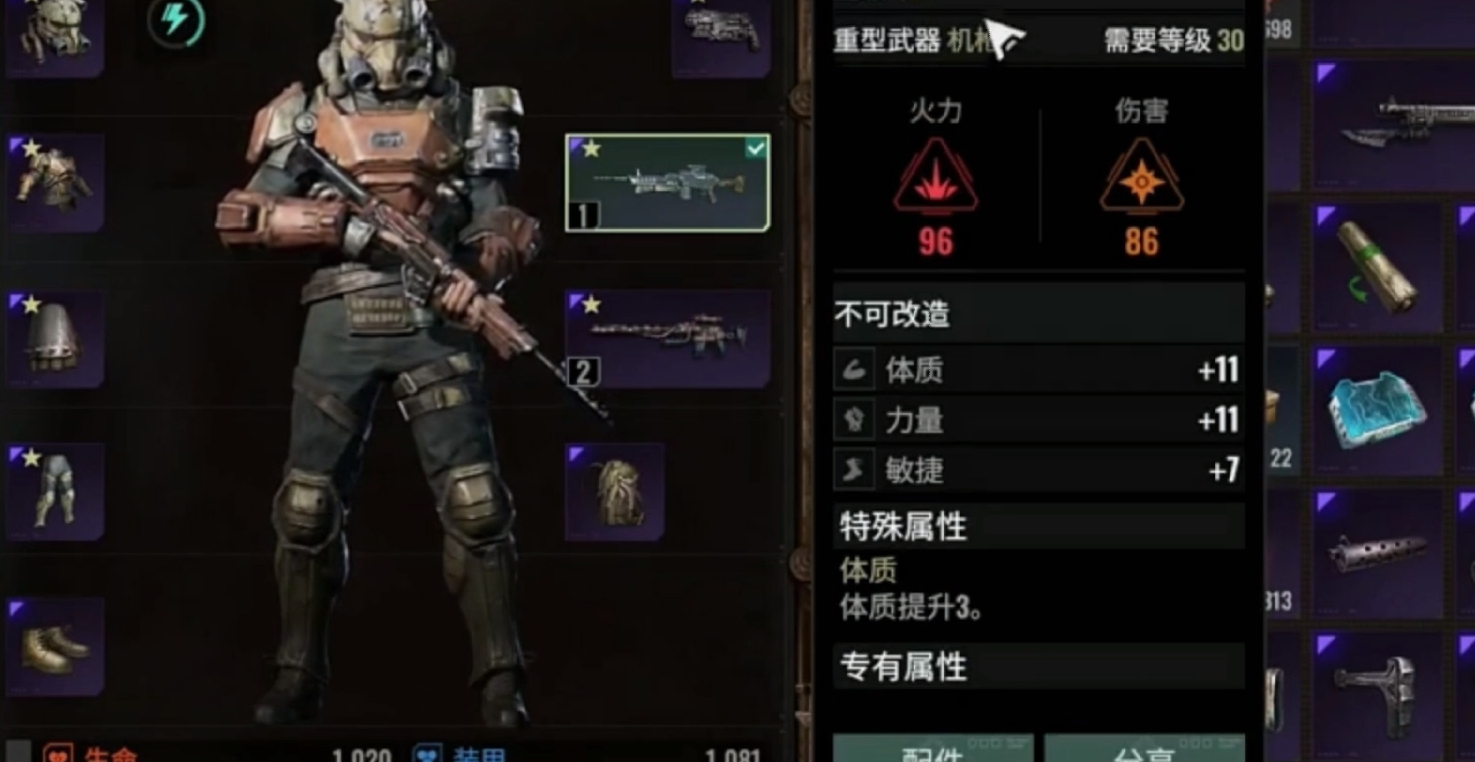
Task: Open the ghillie camouflage item slot
Action: (x=614, y=492)
